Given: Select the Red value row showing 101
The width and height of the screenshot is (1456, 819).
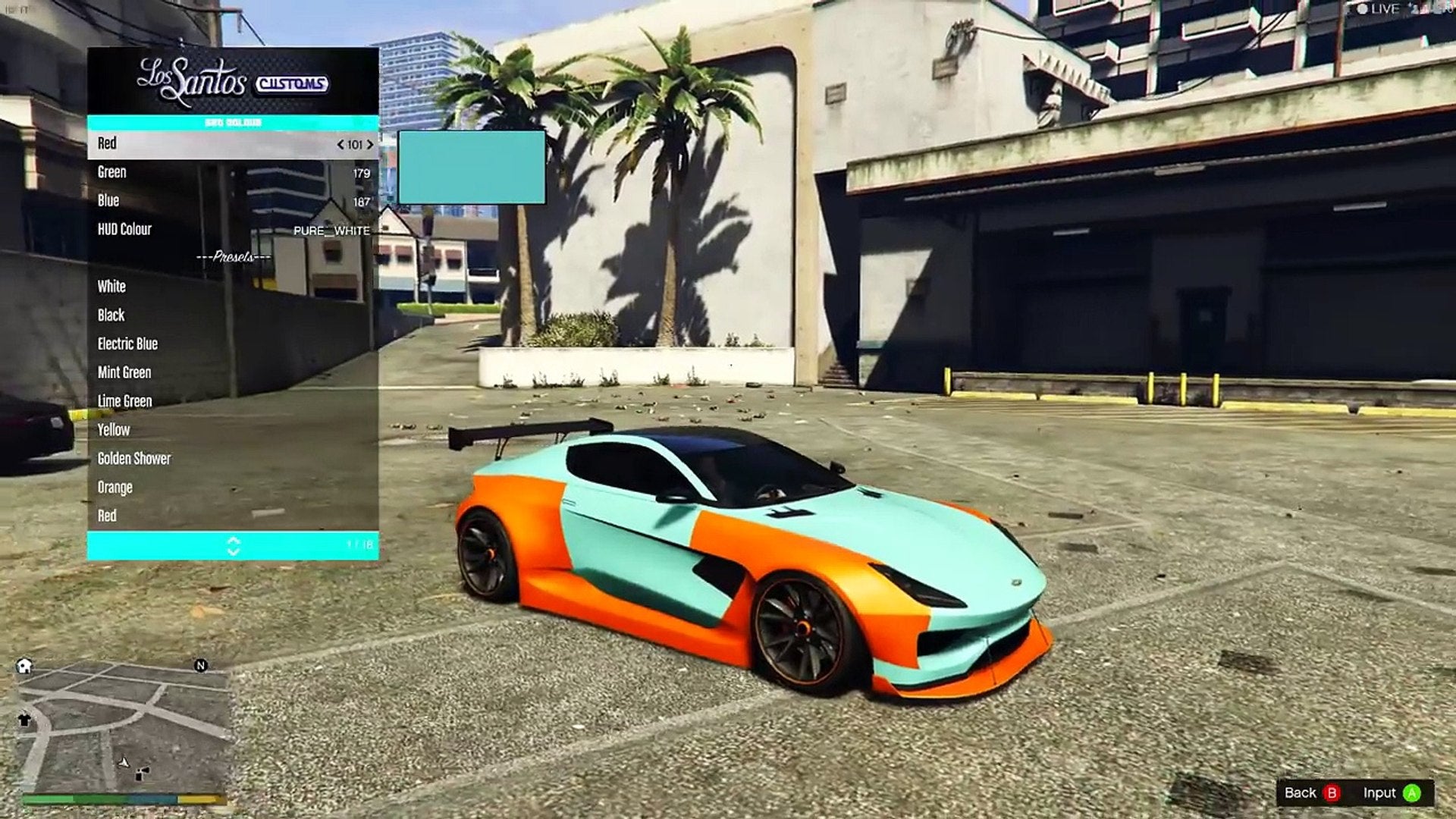Looking at the screenshot, I should [232, 144].
